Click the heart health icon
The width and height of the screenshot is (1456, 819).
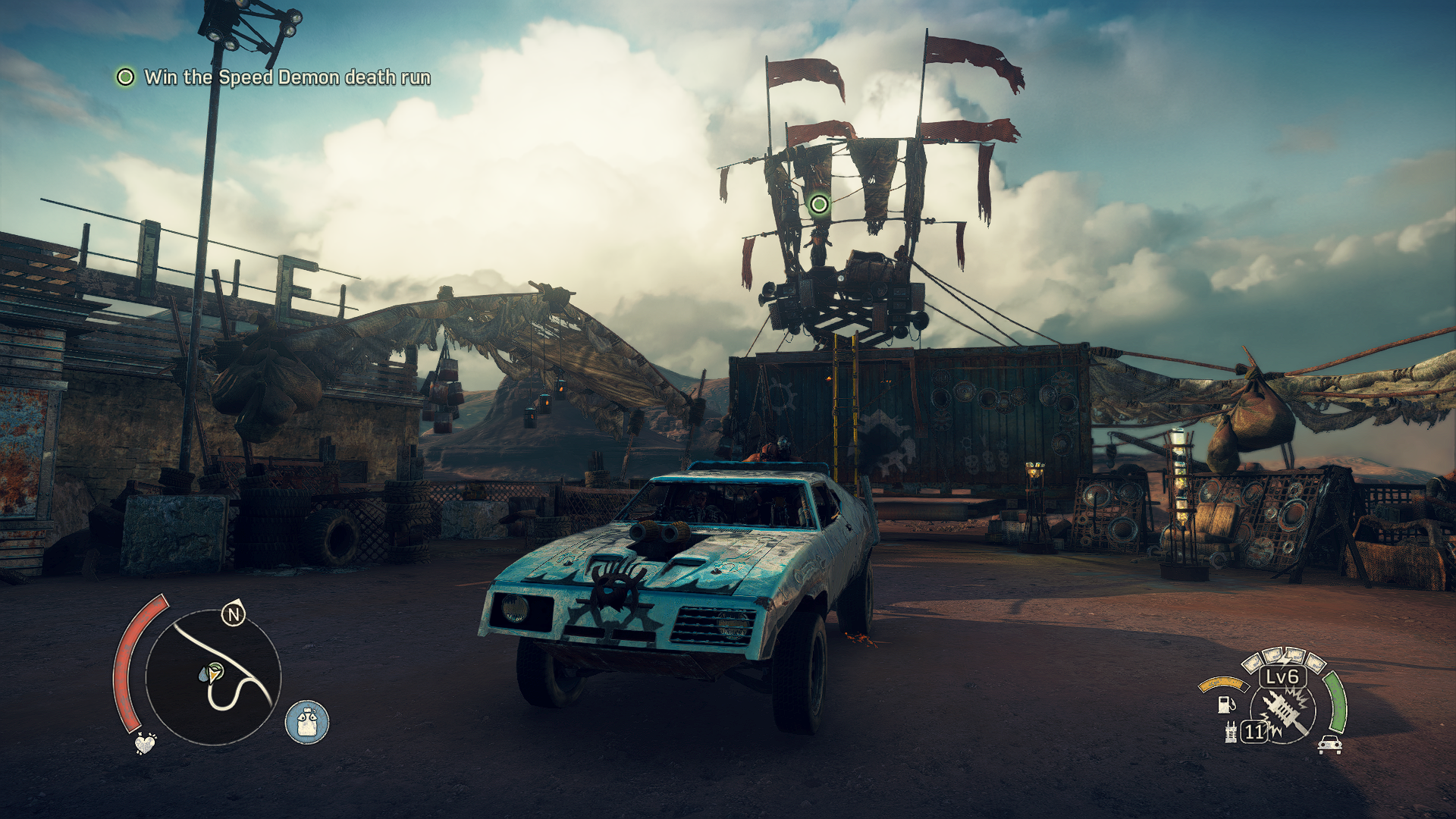[x=144, y=742]
